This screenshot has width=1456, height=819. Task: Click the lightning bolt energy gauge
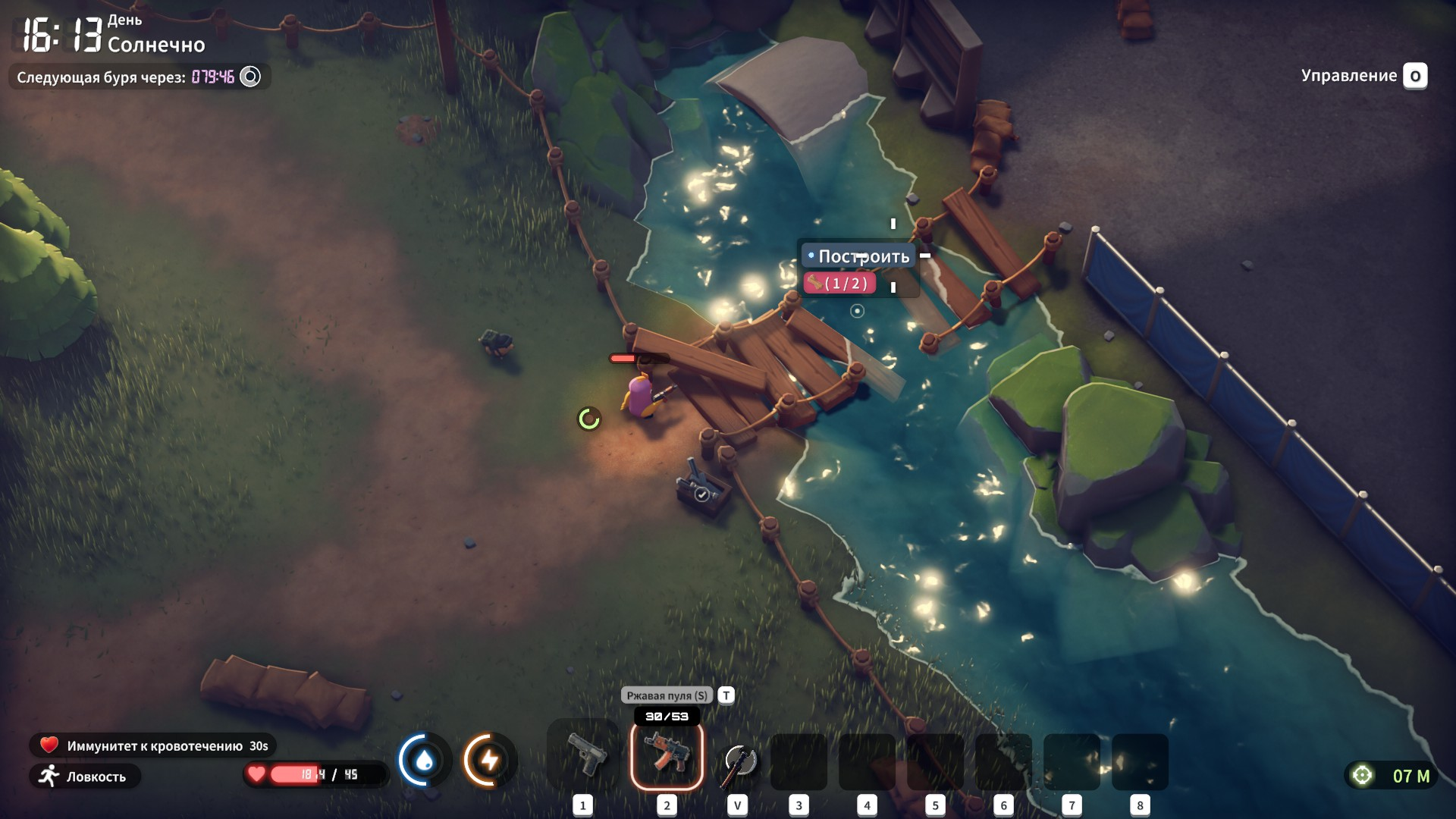click(x=489, y=760)
